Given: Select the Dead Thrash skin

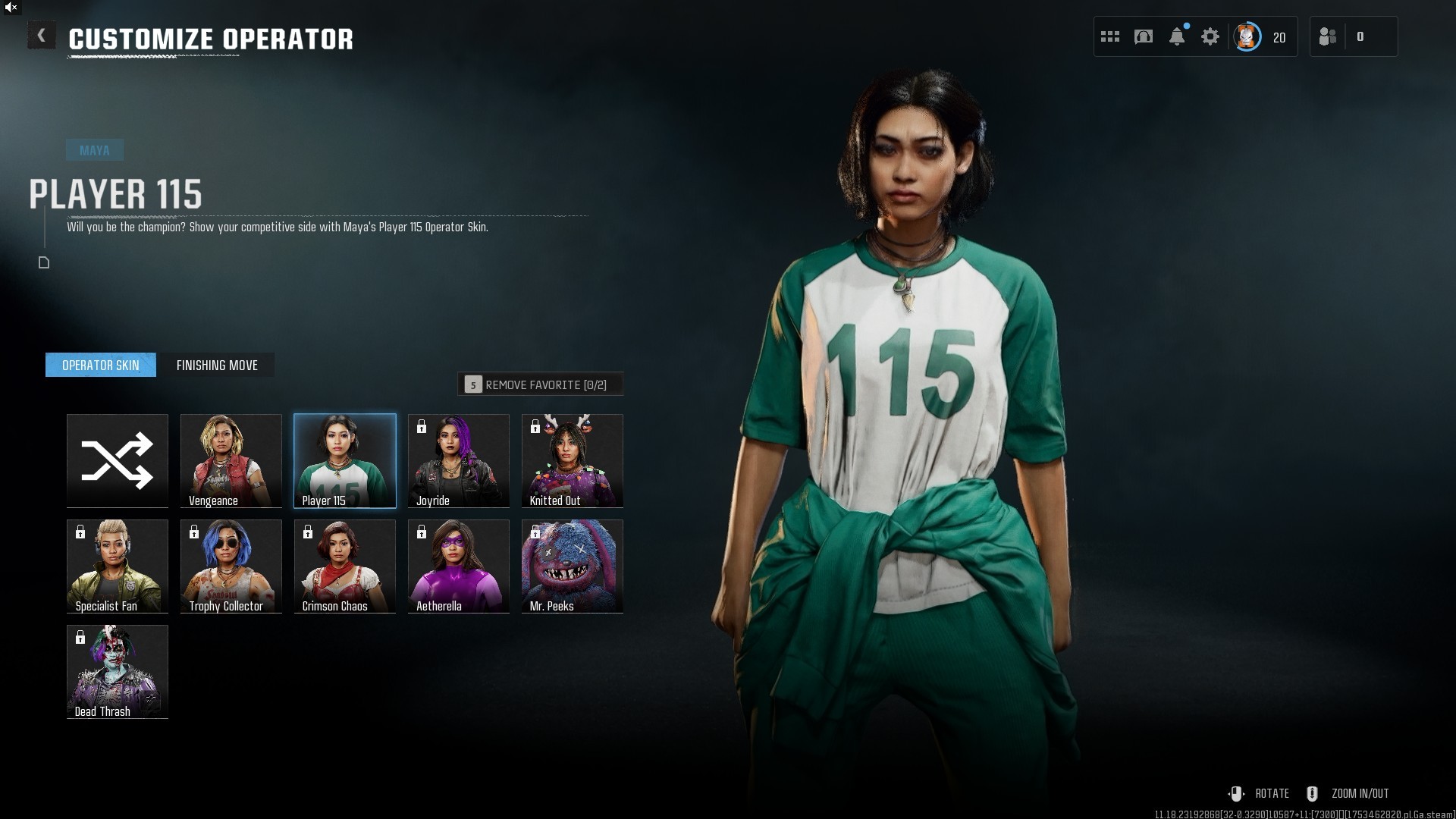Looking at the screenshot, I should point(118,671).
